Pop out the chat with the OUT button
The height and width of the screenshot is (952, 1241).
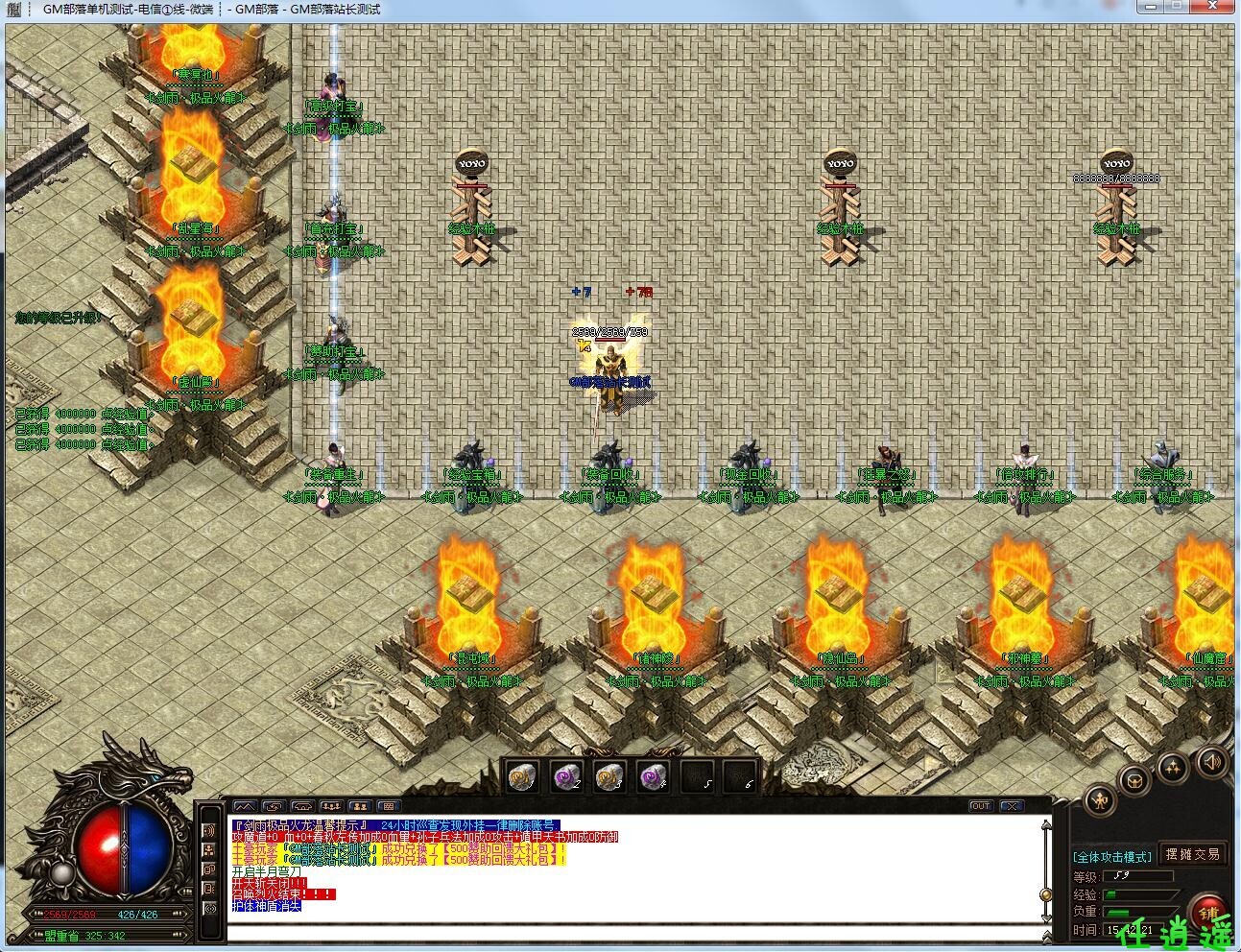pos(981,806)
